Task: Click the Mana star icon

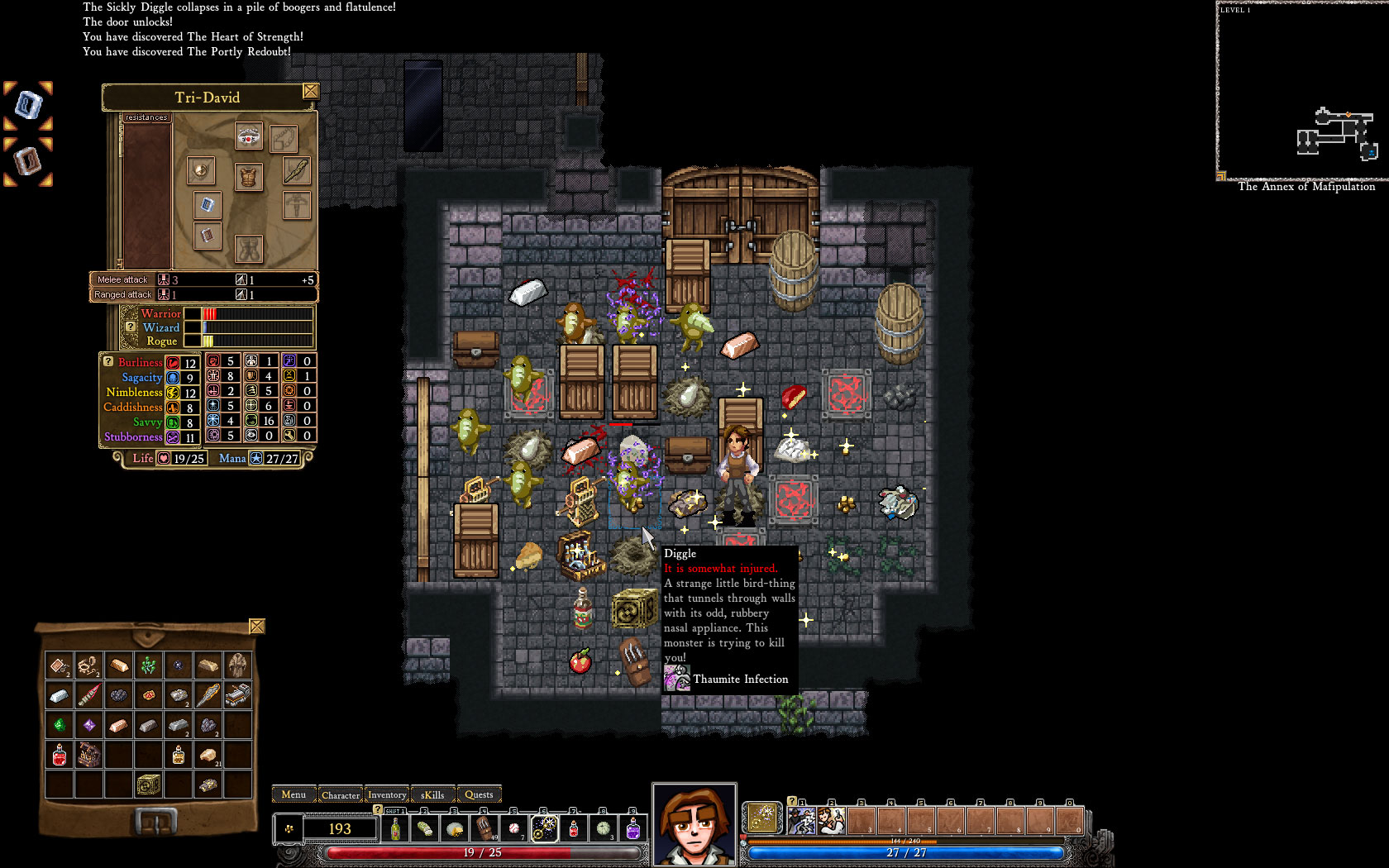Action: (x=258, y=459)
